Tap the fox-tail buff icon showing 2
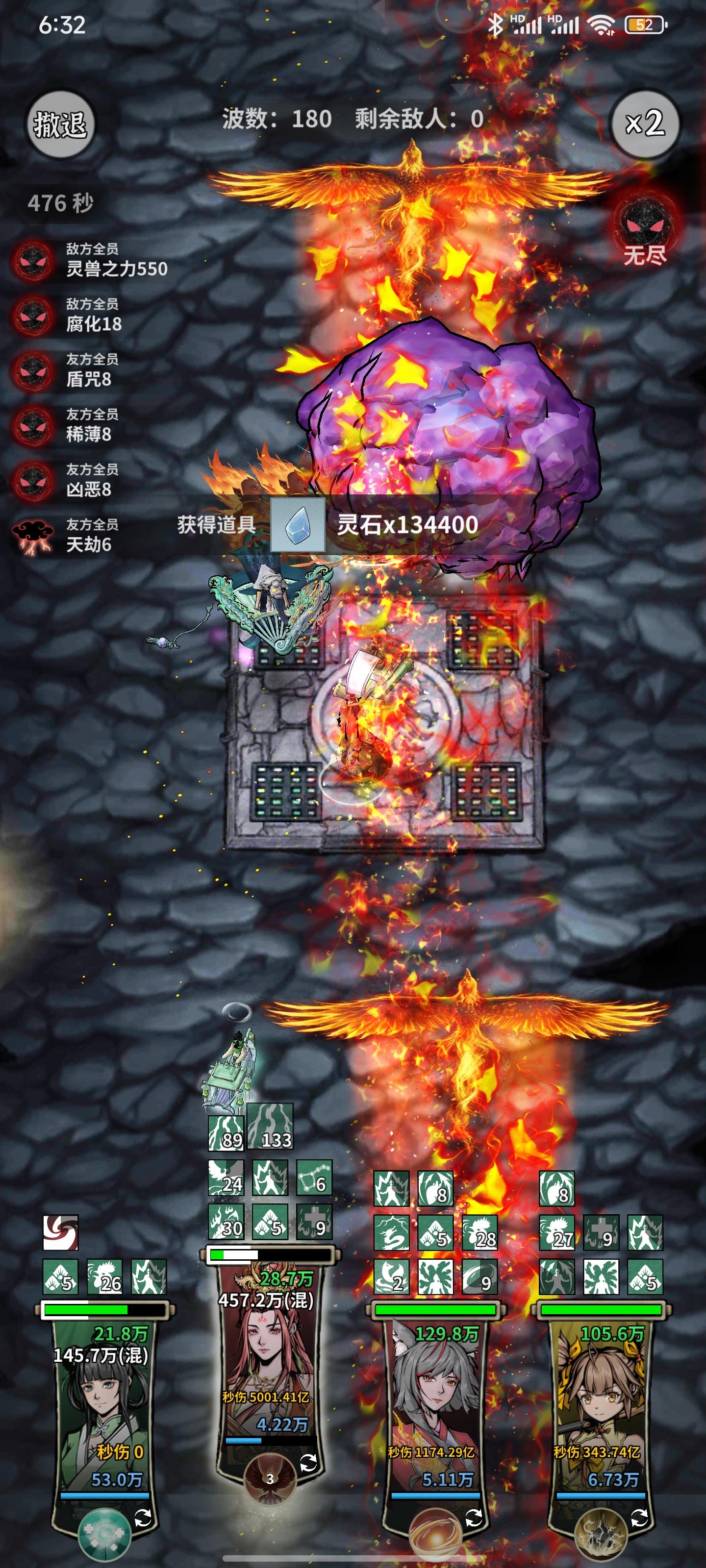The width and height of the screenshot is (706, 1568). coord(391,1277)
